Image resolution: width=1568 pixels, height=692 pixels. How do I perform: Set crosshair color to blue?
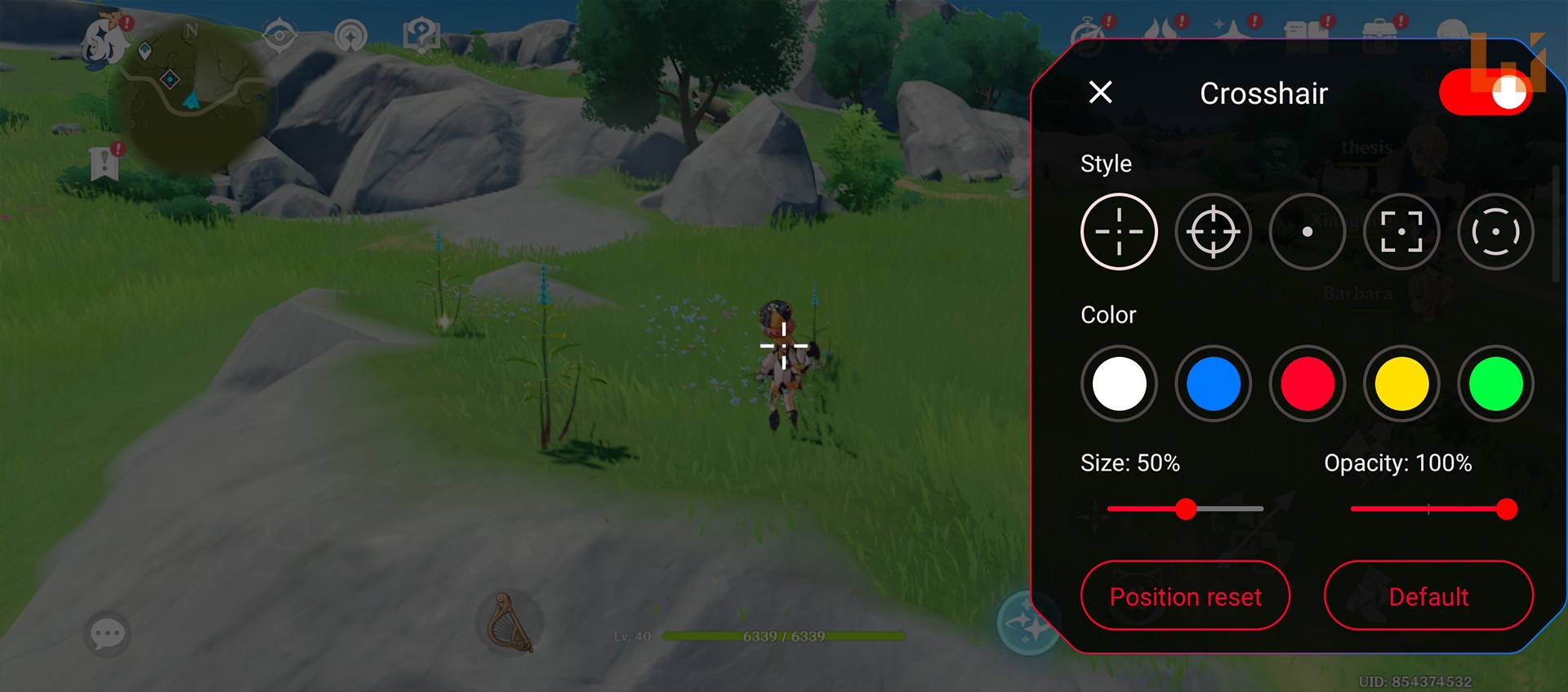click(1213, 384)
